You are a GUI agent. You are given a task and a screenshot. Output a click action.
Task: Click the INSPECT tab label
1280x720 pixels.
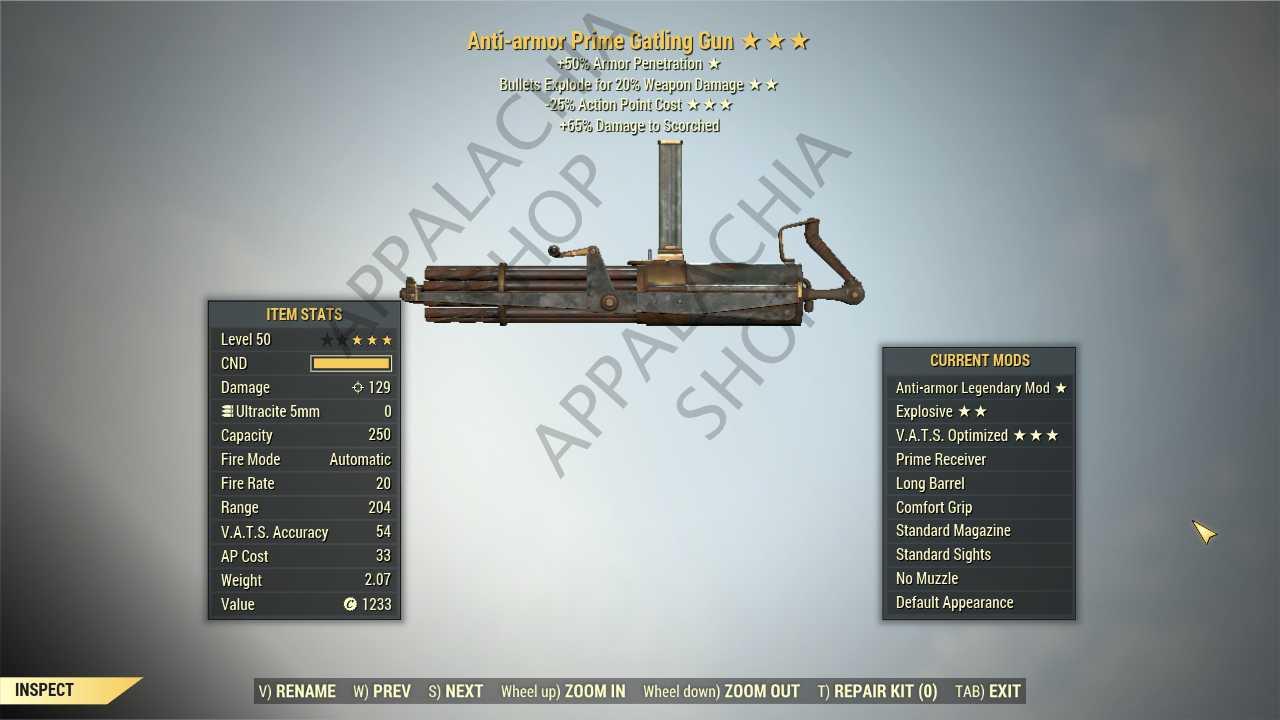pyautogui.click(x=43, y=689)
